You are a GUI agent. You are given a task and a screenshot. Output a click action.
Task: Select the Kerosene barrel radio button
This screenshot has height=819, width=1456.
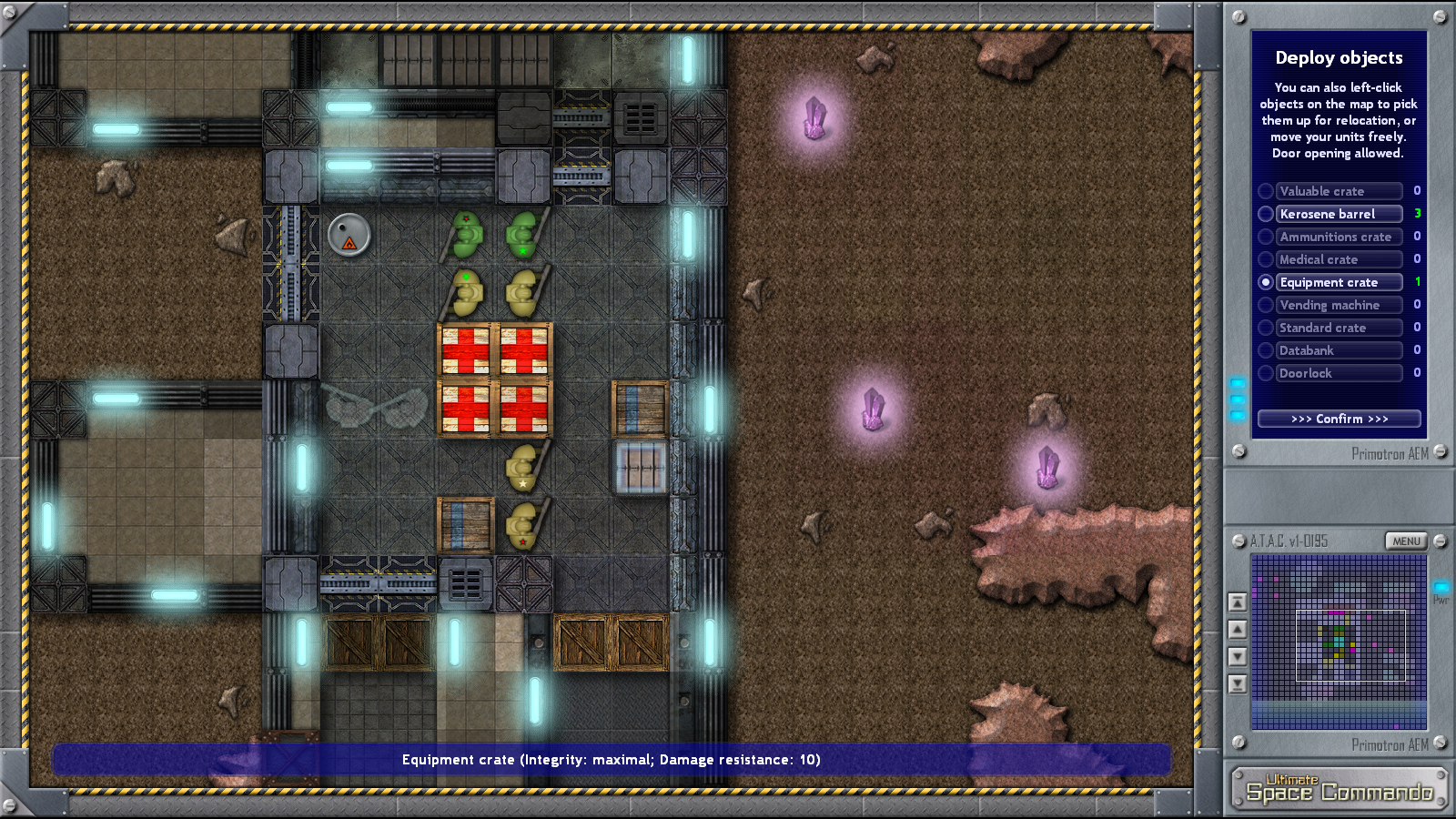tap(1267, 214)
